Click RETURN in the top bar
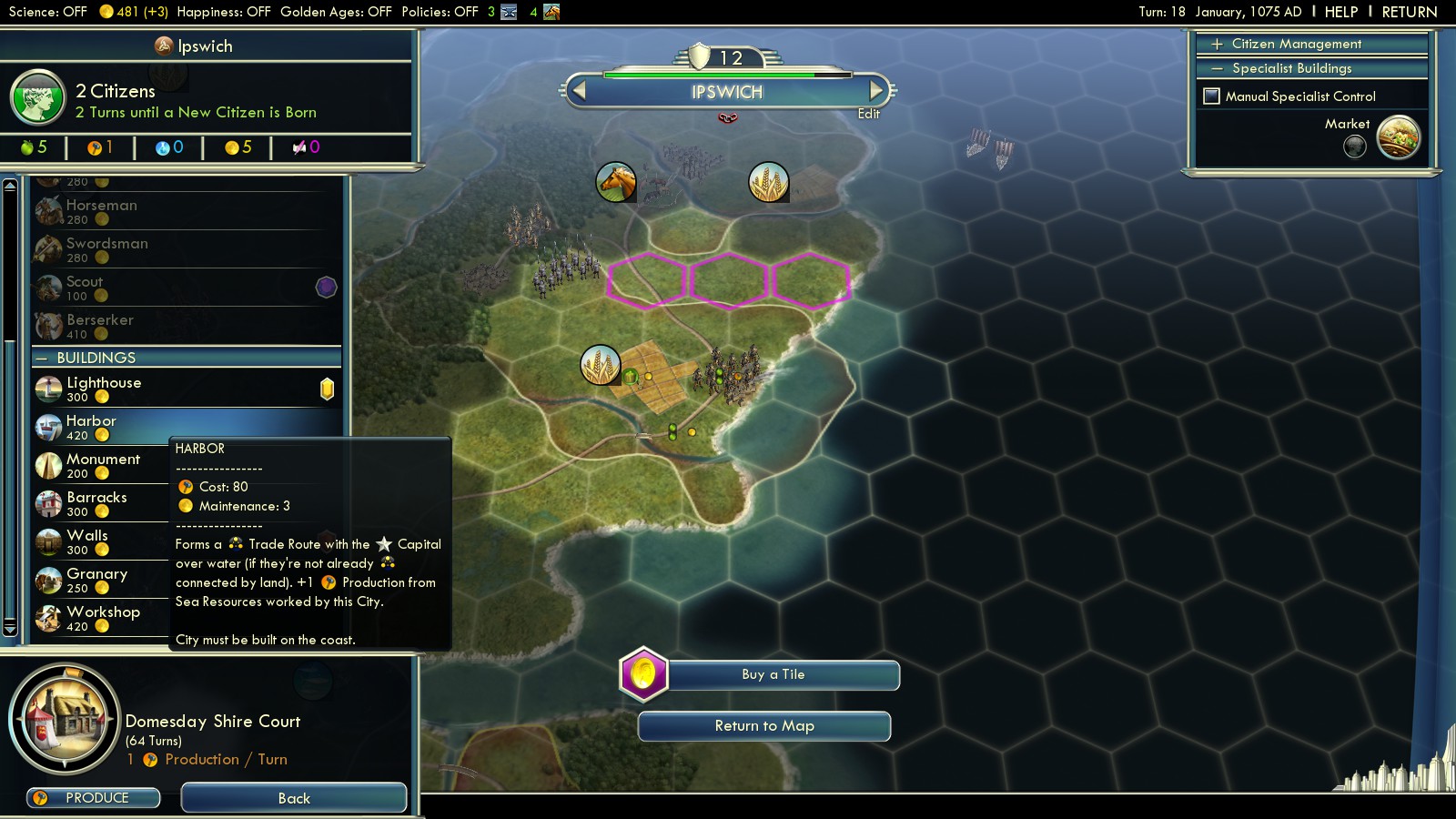Image resolution: width=1456 pixels, height=819 pixels. point(1409,12)
